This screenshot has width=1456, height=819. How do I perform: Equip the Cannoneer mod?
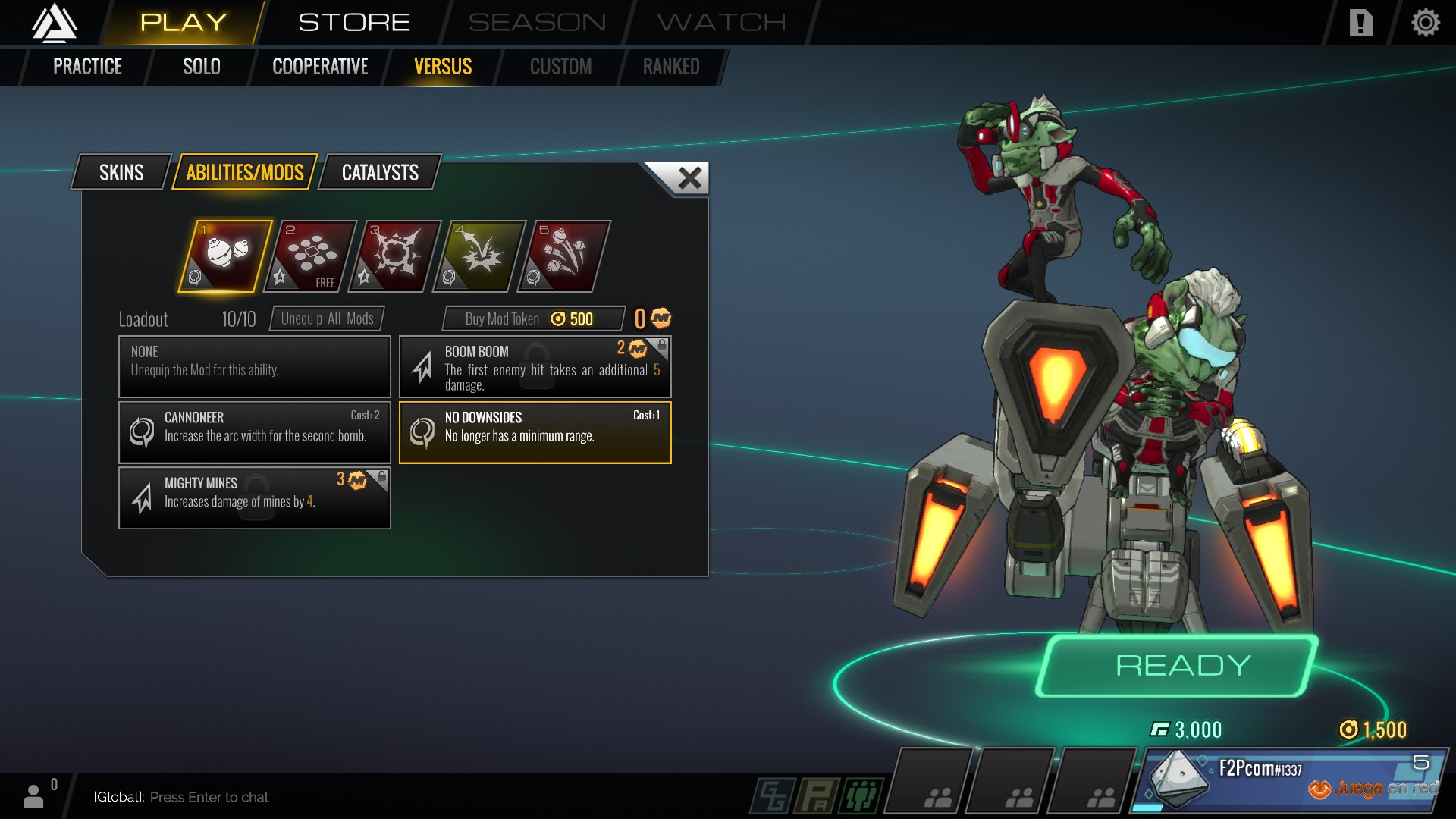tap(255, 432)
